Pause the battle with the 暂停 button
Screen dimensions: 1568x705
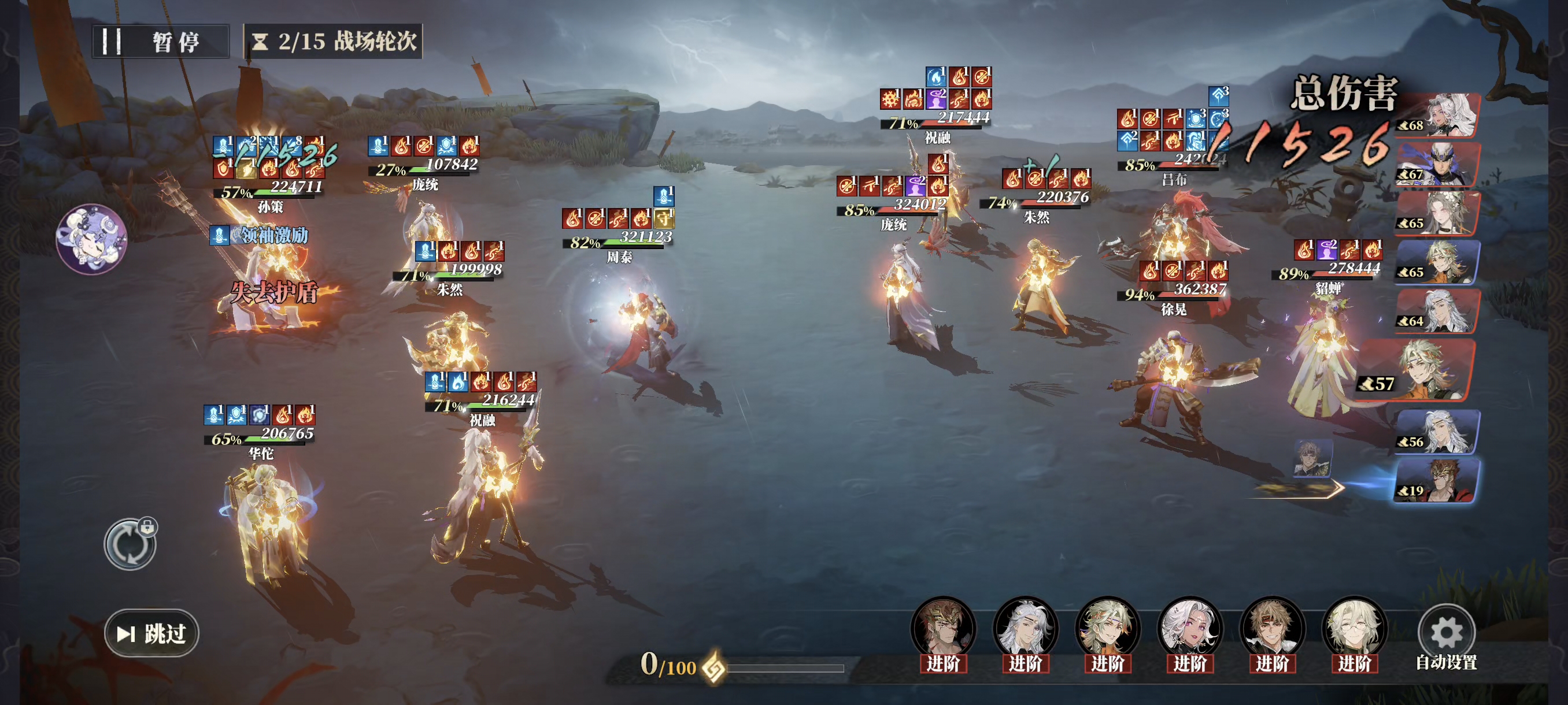(x=160, y=42)
